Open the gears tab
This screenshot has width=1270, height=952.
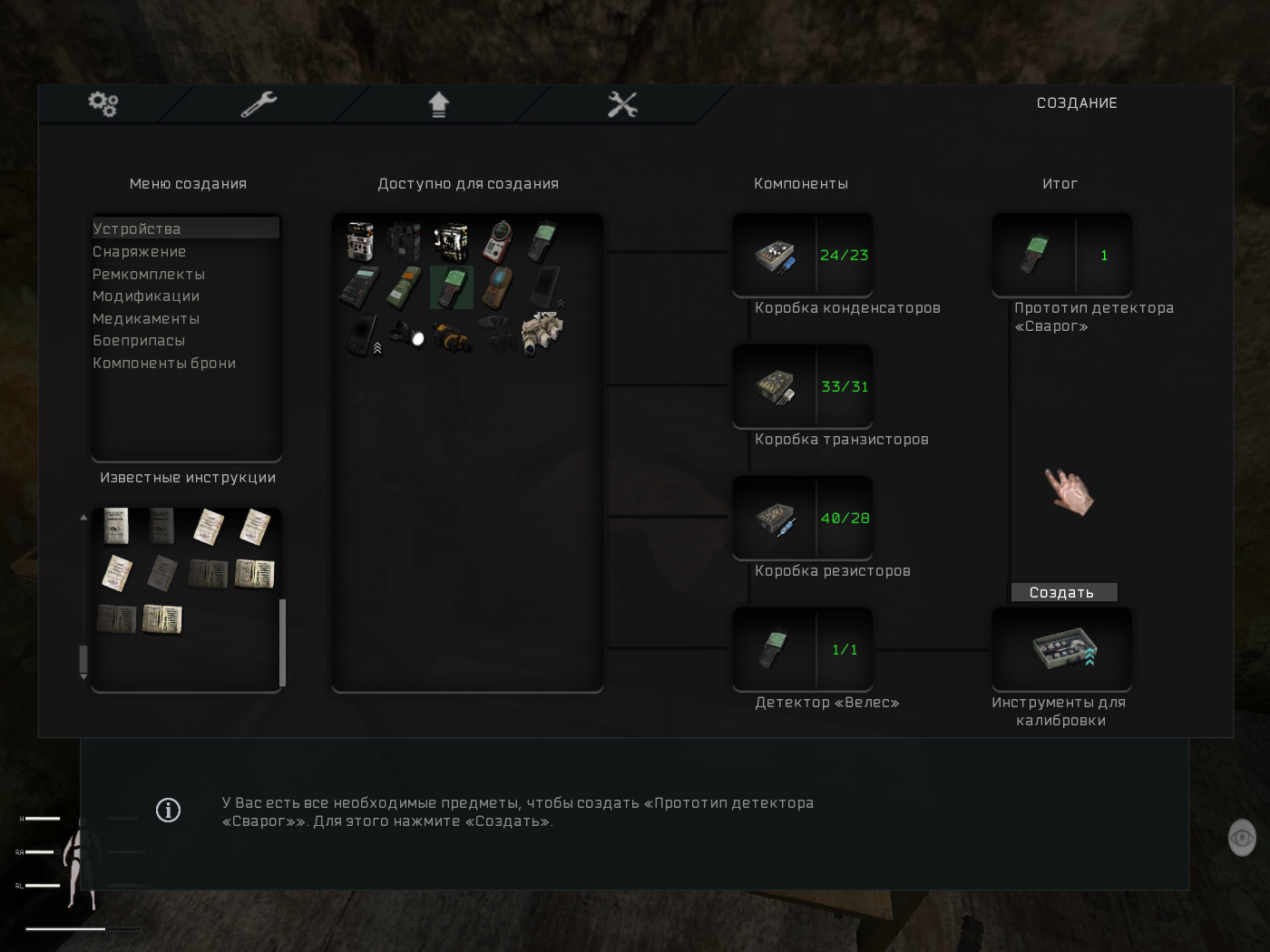[x=103, y=104]
